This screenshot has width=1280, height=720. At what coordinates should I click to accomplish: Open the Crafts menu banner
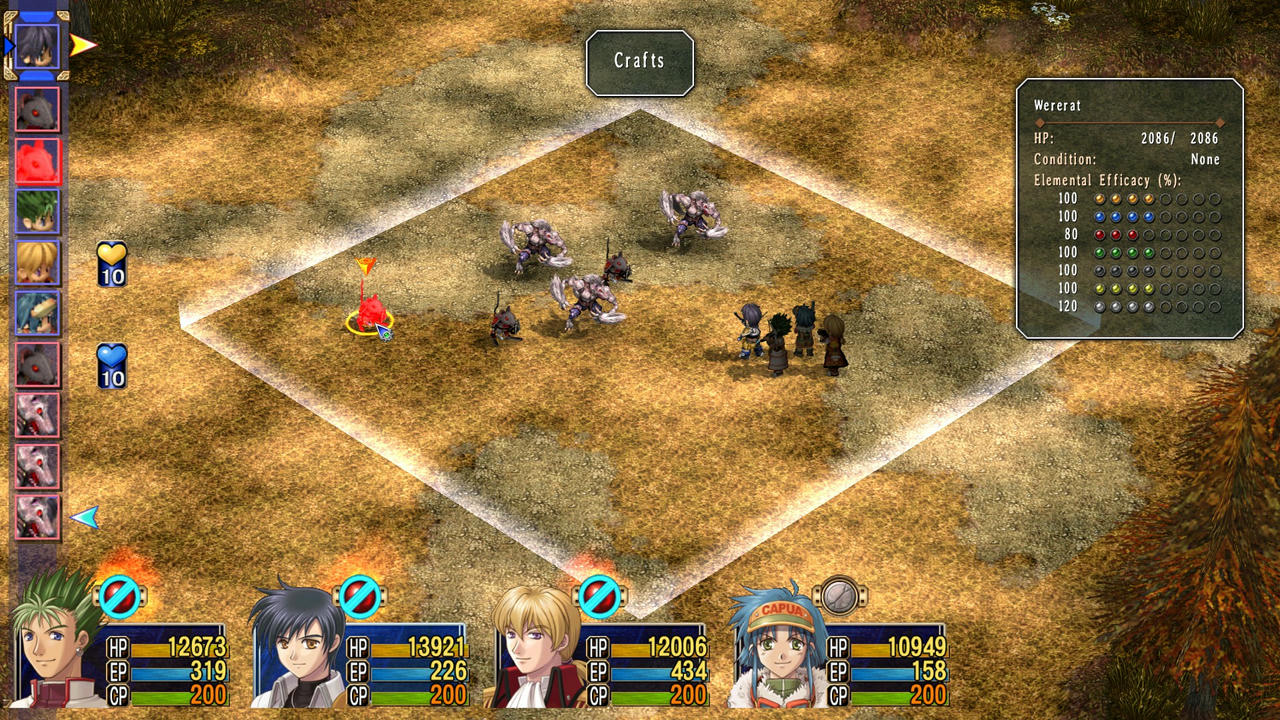(x=640, y=62)
